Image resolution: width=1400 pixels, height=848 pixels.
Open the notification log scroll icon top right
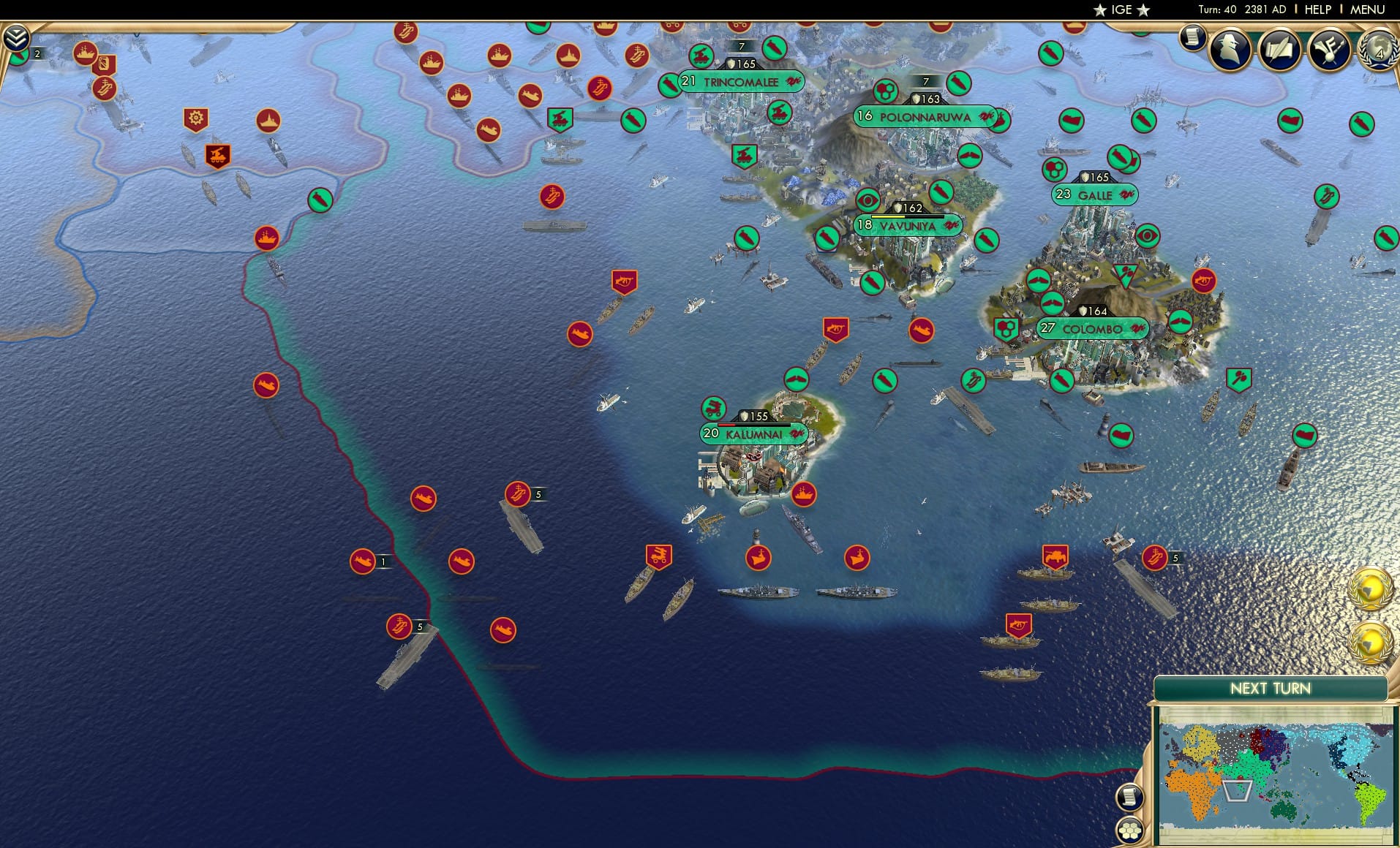pyautogui.click(x=1194, y=40)
